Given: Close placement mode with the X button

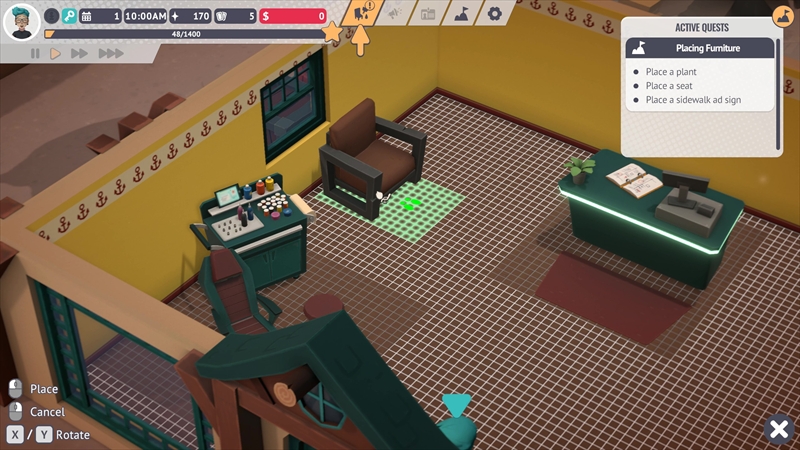Looking at the screenshot, I should click(778, 429).
